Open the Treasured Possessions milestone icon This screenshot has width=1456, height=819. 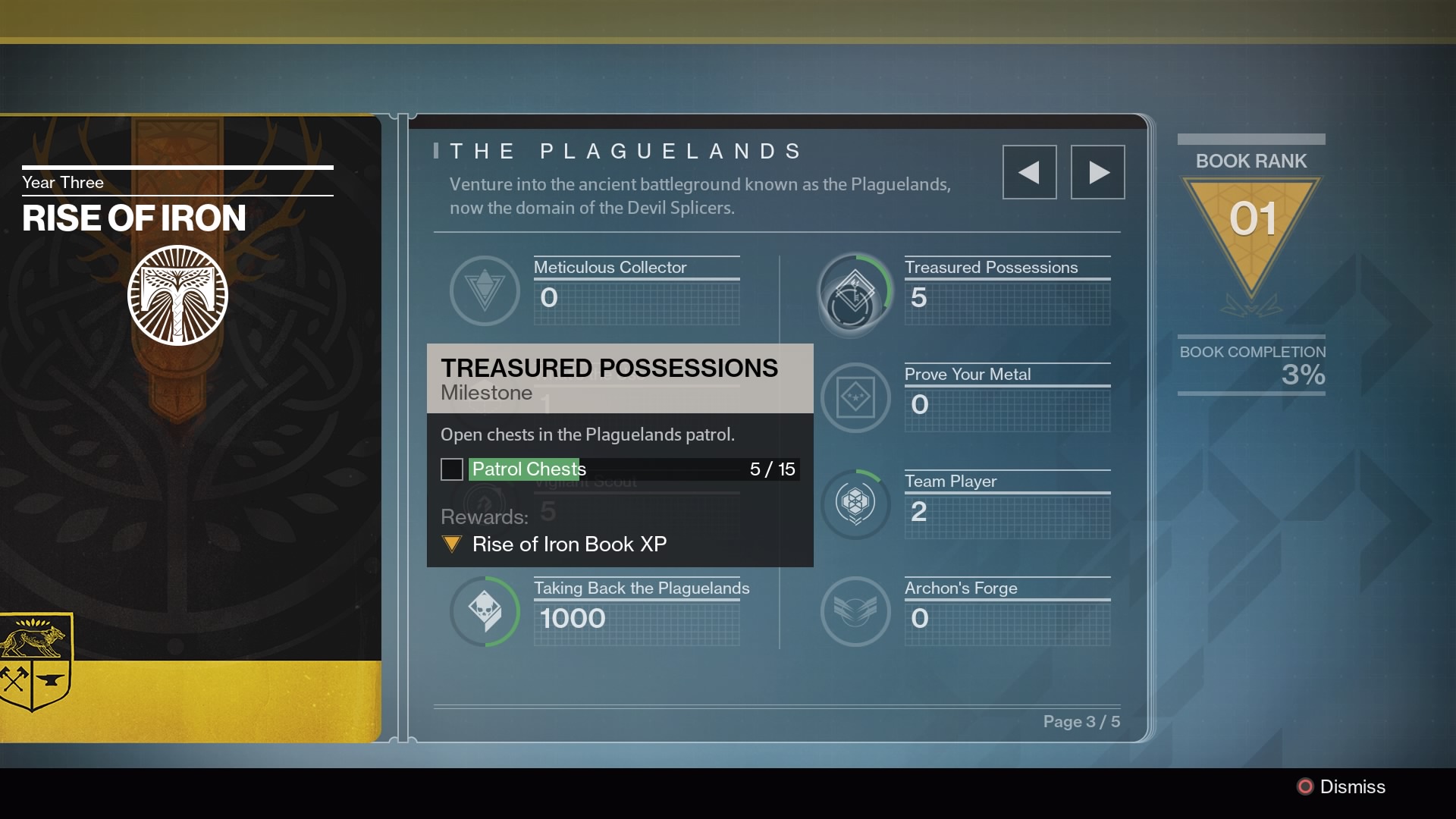(x=855, y=292)
